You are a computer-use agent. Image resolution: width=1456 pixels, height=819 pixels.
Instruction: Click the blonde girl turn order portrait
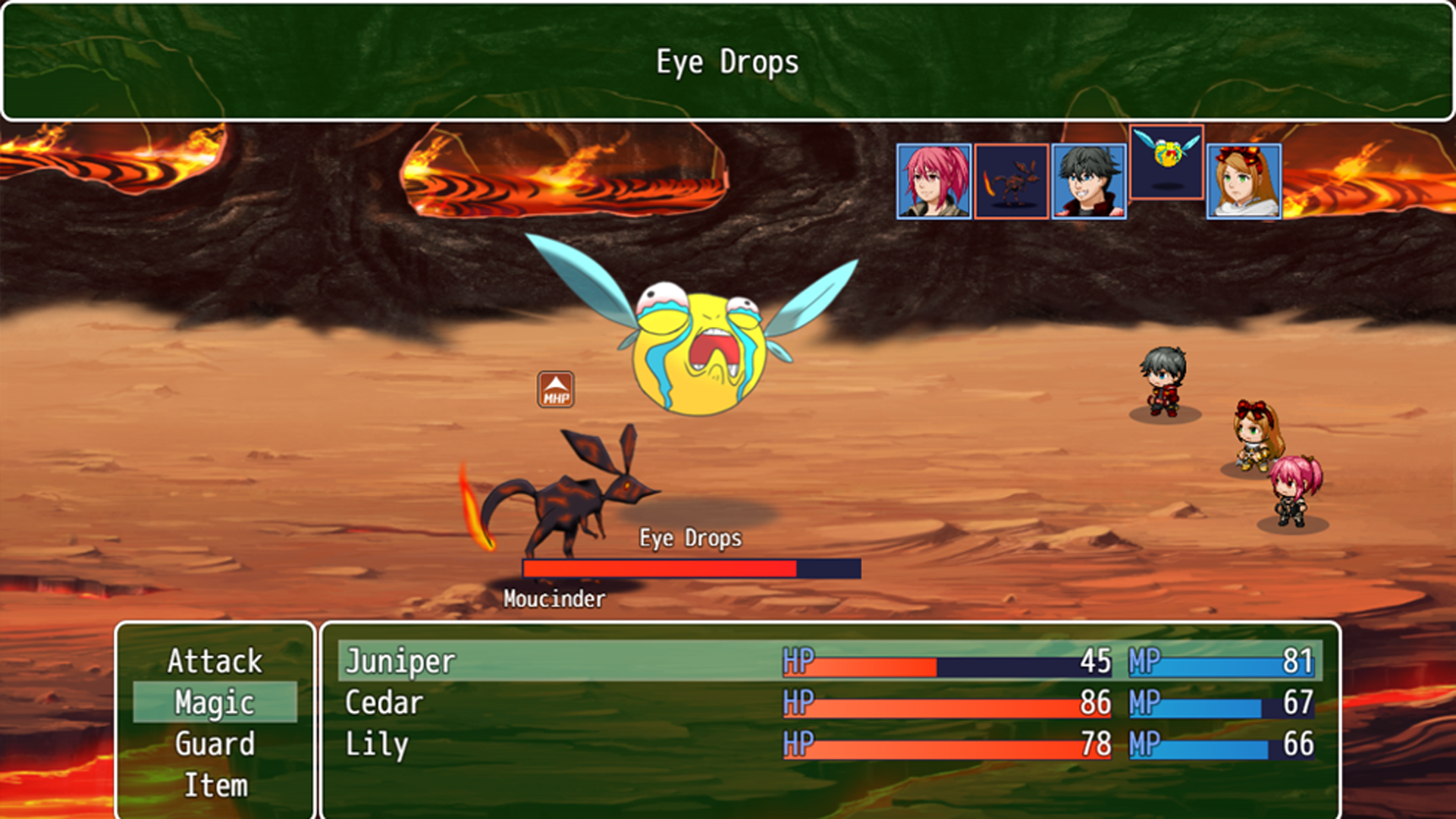1244,181
